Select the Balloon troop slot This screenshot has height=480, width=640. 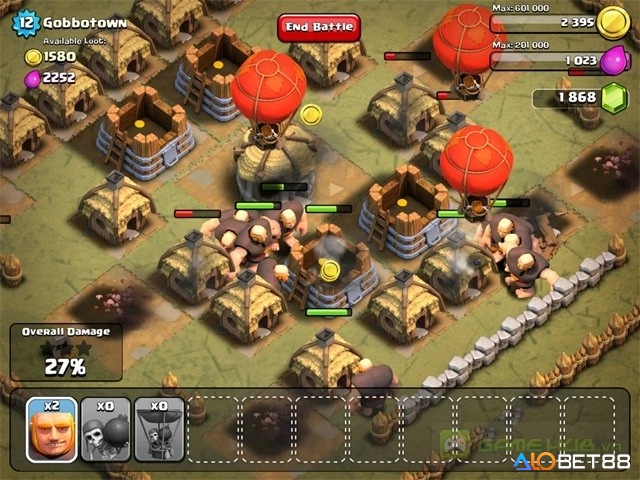point(160,429)
